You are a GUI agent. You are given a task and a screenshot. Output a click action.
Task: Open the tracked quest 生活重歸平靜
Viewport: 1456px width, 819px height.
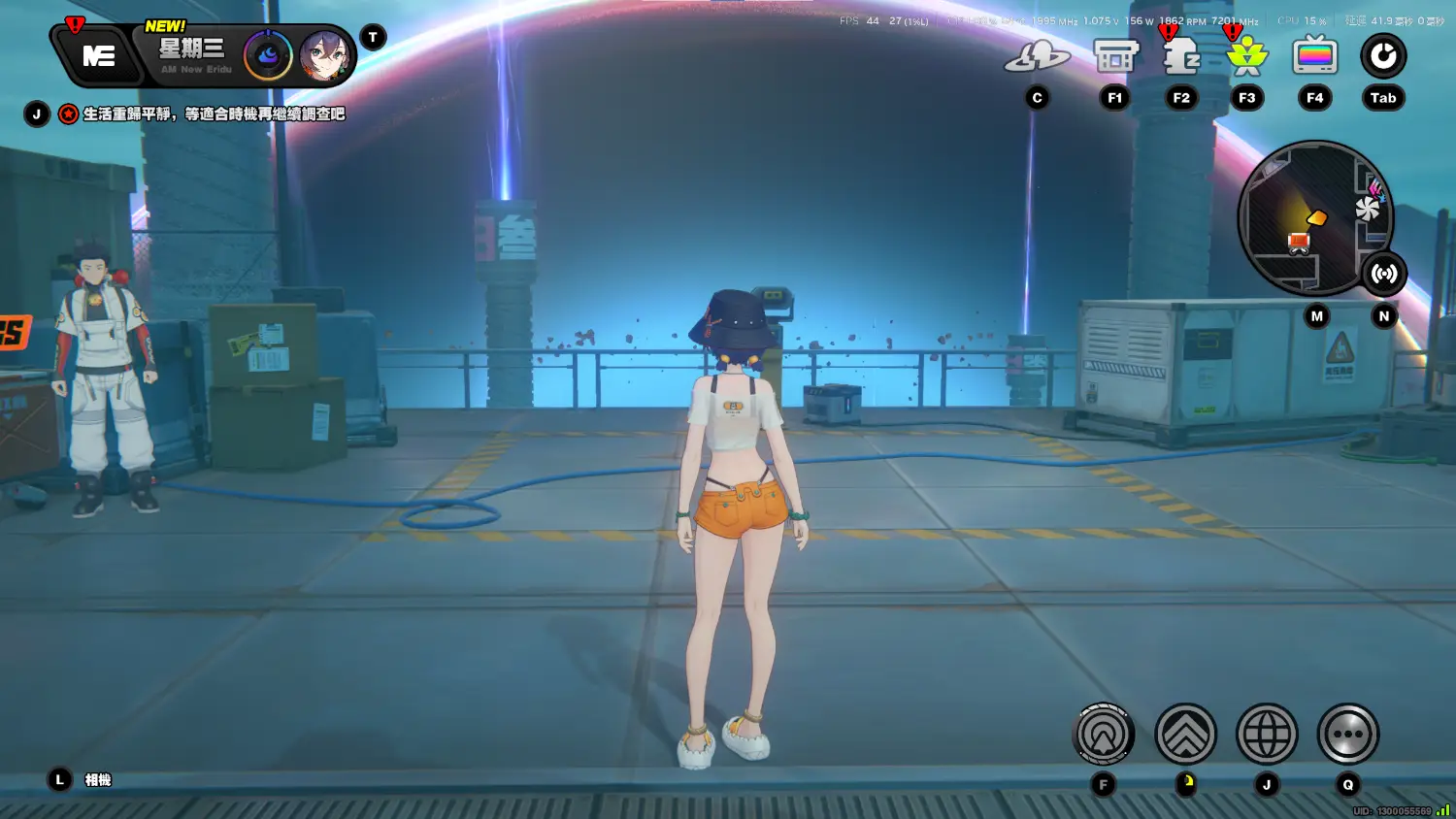(x=214, y=115)
